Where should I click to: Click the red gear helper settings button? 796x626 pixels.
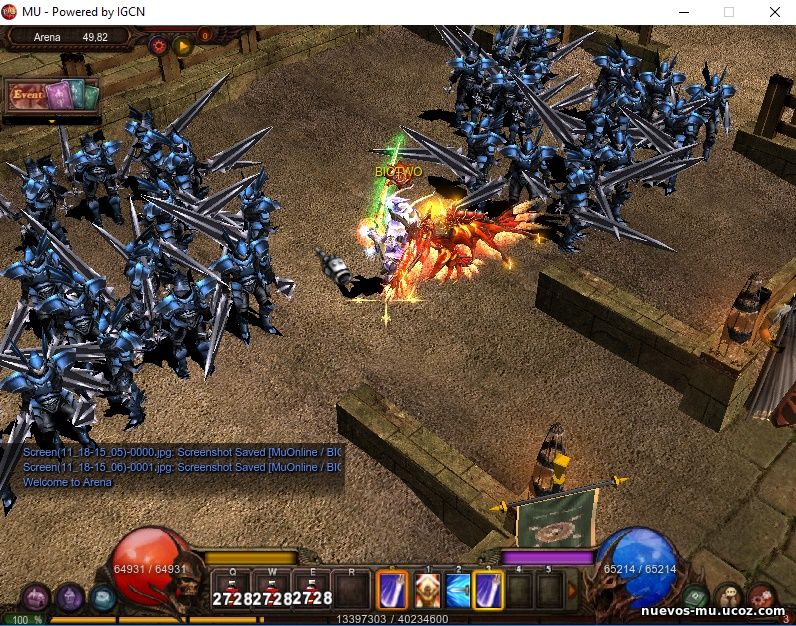[x=158, y=45]
